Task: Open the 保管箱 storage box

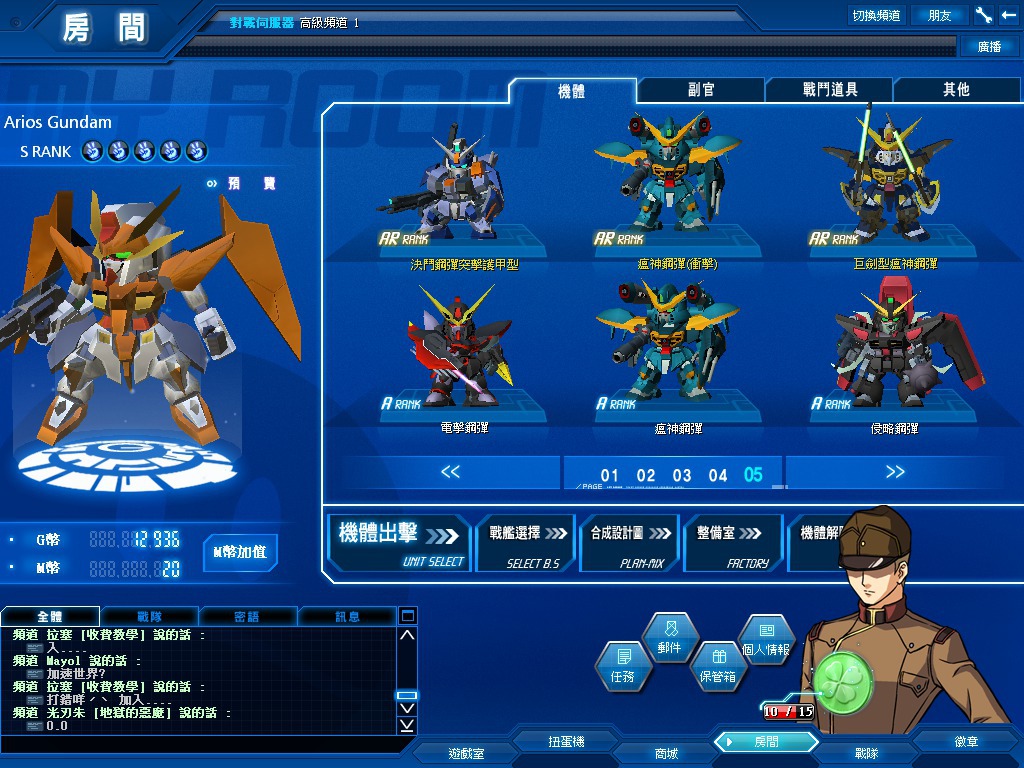Action: click(x=717, y=666)
